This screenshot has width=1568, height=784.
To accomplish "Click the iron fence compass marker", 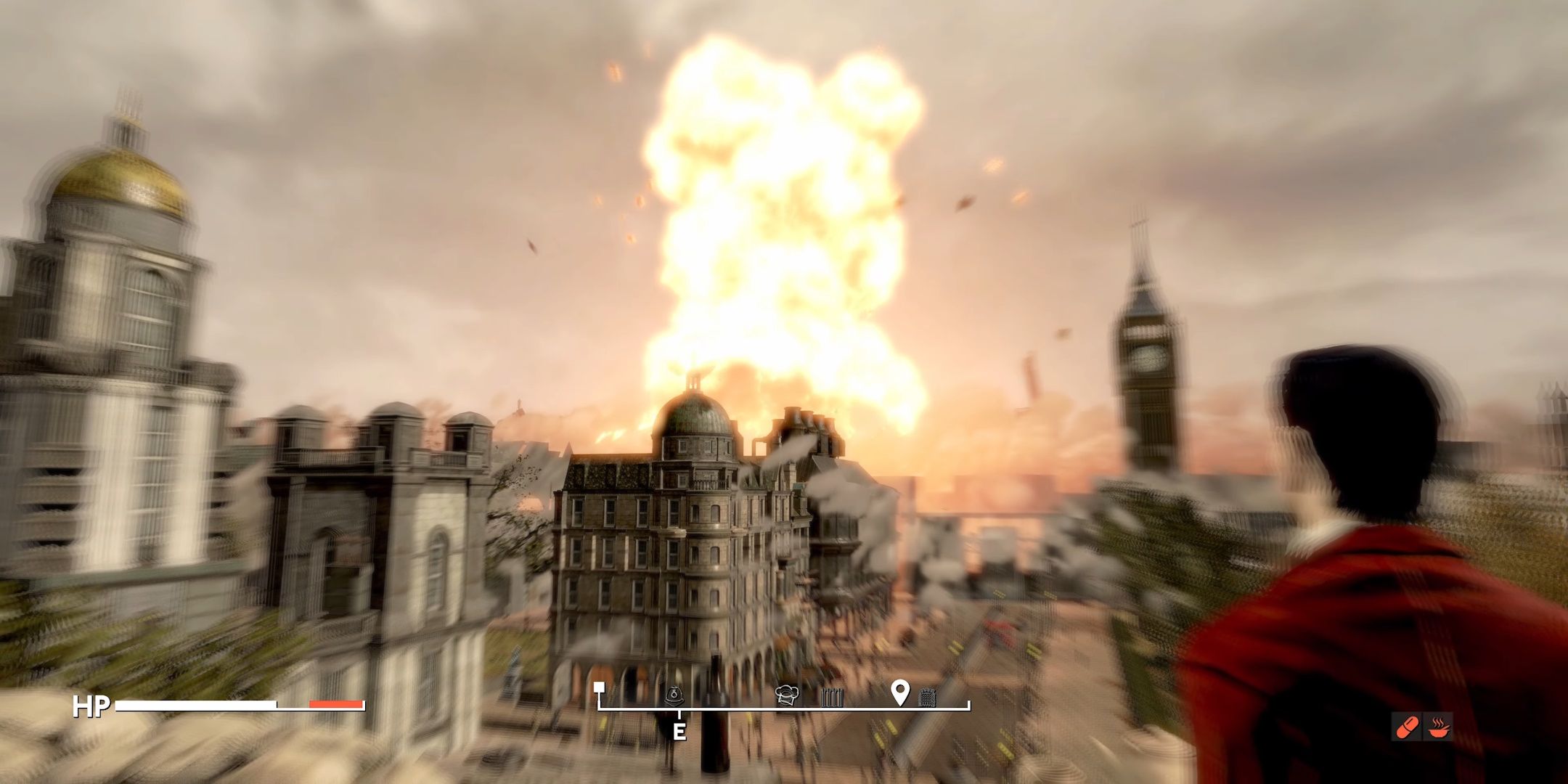I will tap(833, 698).
